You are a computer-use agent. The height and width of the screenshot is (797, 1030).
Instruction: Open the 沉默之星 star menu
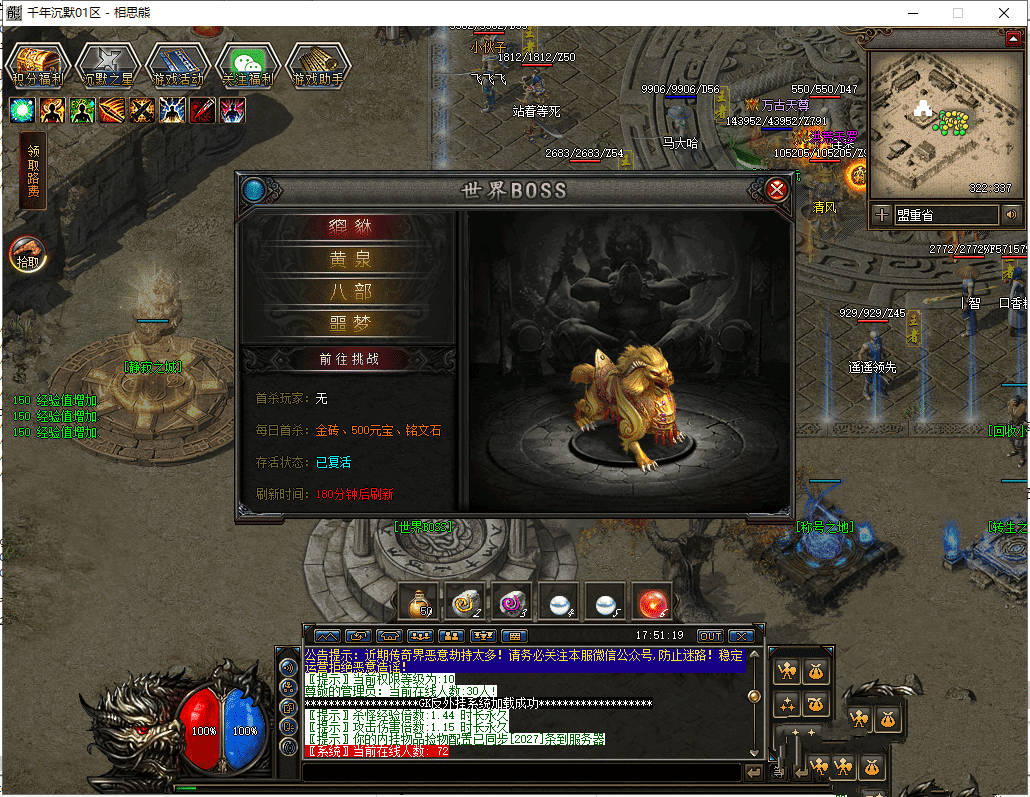coord(107,65)
